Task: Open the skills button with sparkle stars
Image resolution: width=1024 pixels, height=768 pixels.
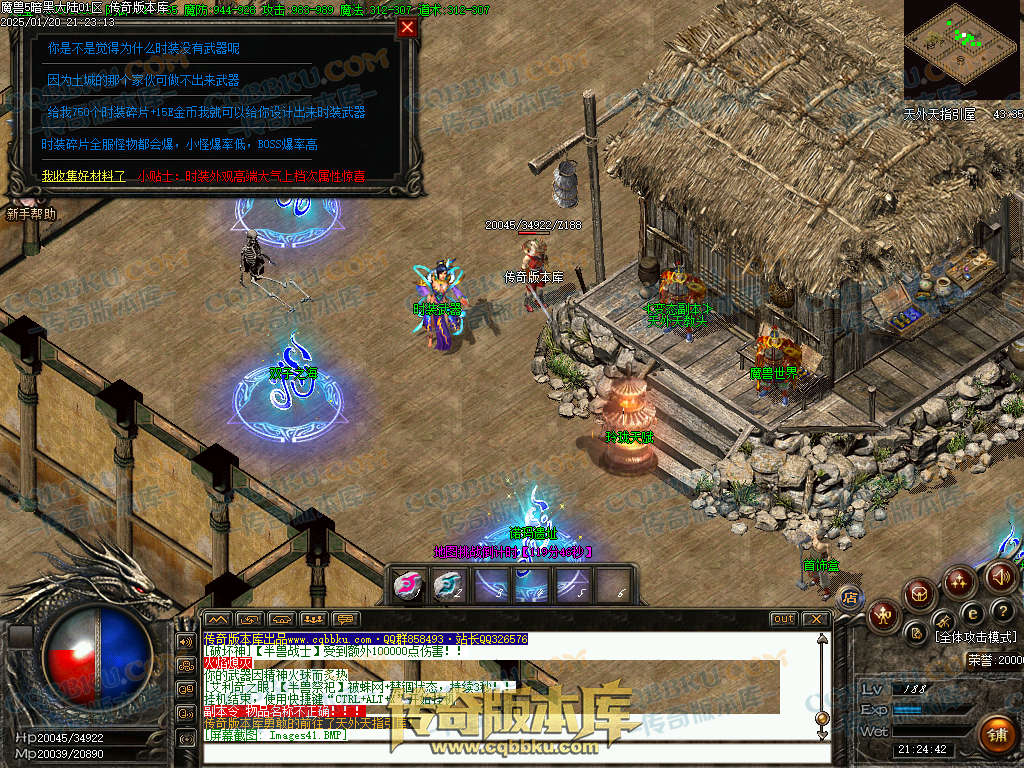Action: 960,580
